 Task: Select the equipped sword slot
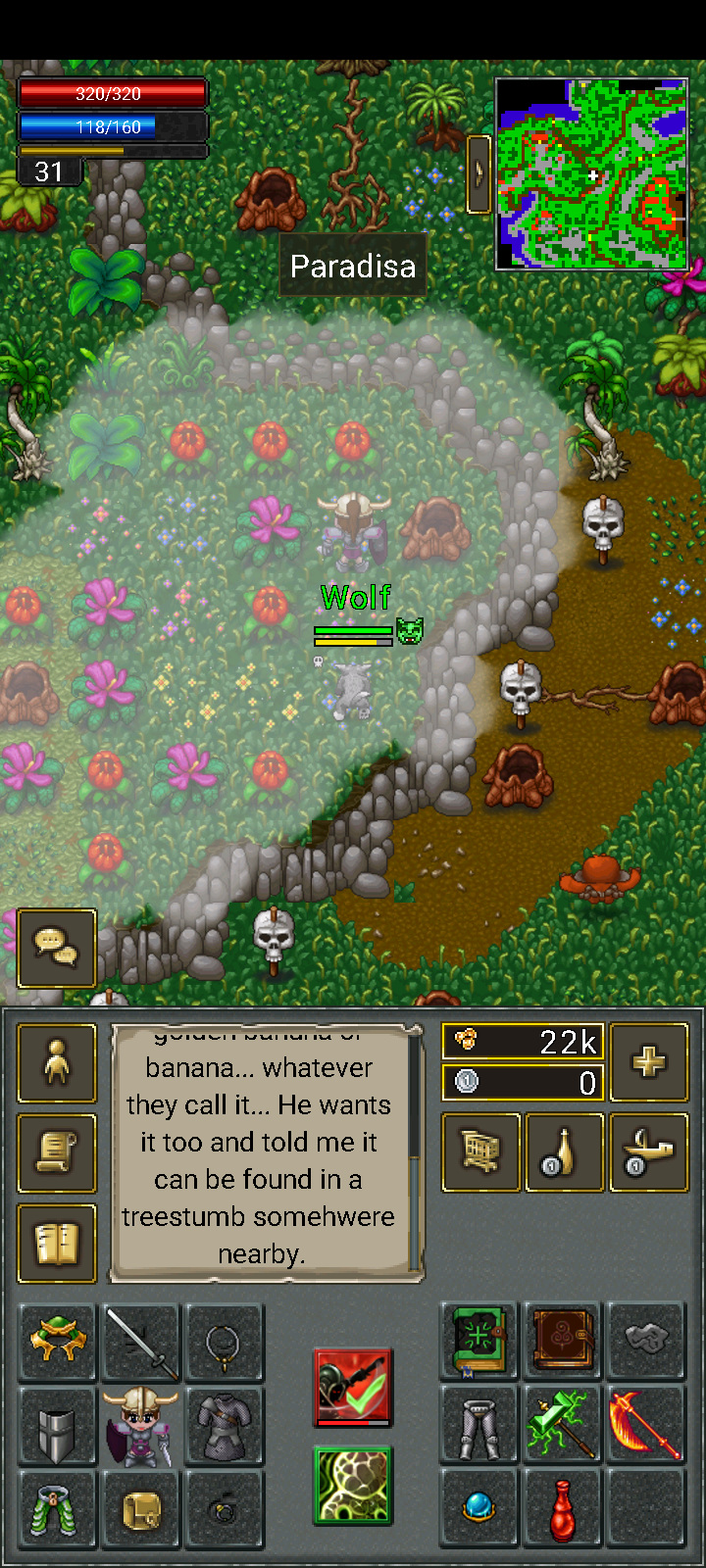tap(141, 1343)
